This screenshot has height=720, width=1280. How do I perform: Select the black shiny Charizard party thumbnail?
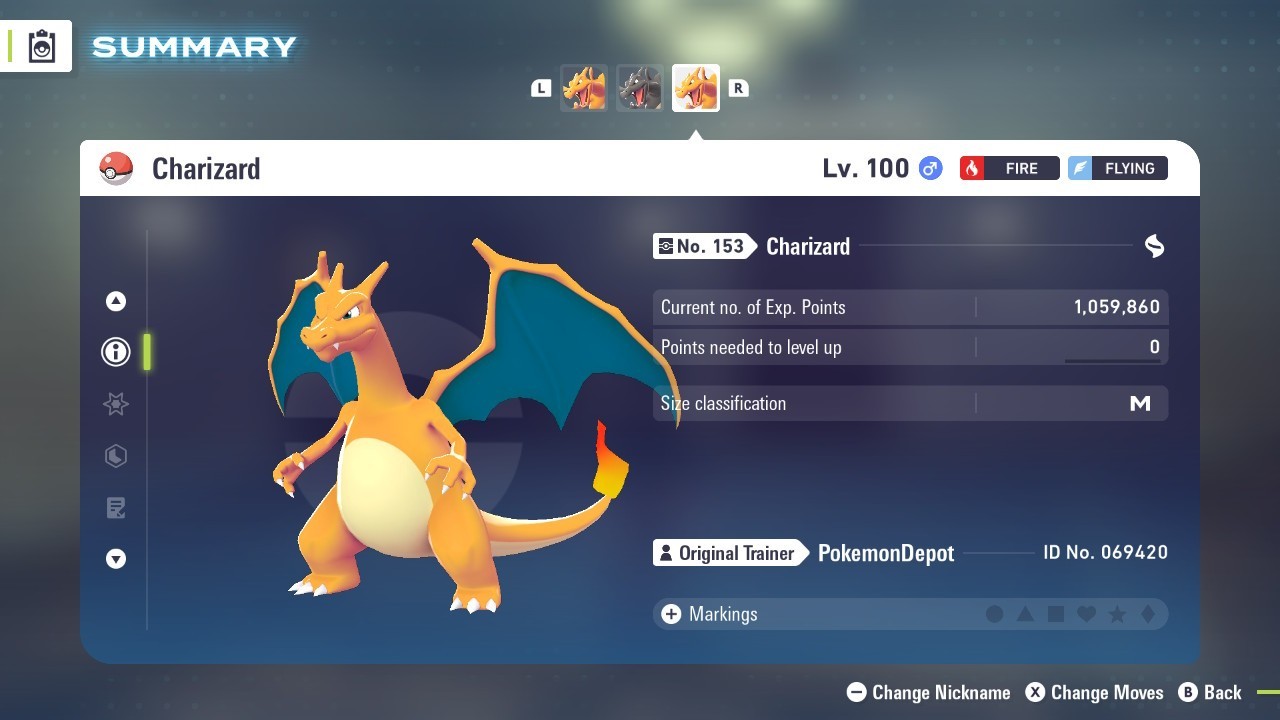(x=639, y=88)
